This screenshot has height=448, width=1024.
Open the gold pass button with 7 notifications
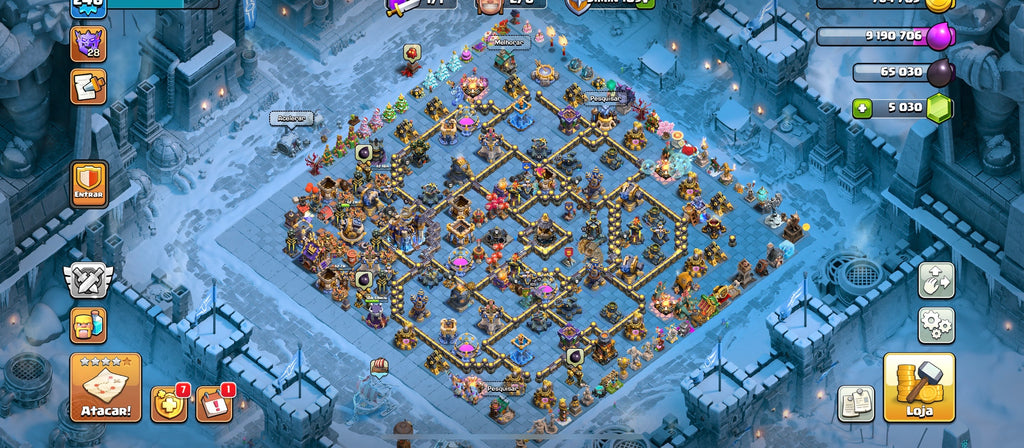click(x=168, y=403)
